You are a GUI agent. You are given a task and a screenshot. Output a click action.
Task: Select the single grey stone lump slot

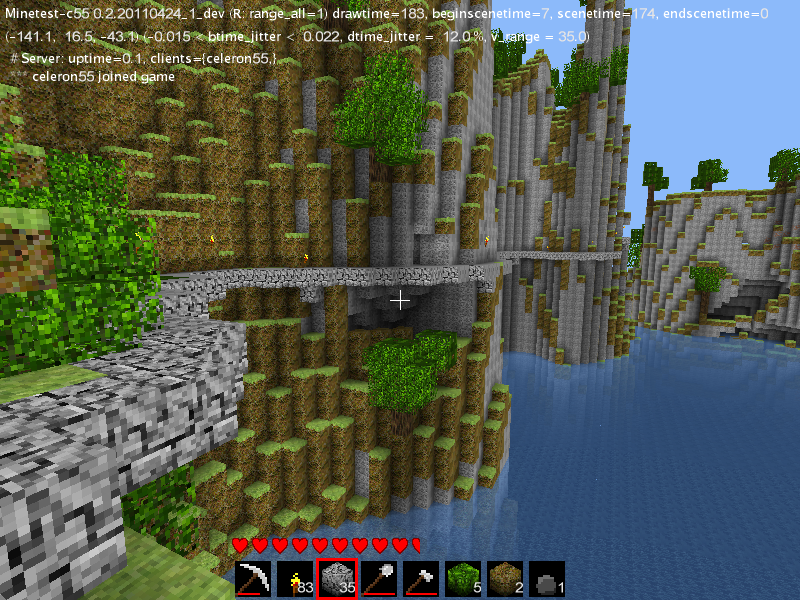548,579
